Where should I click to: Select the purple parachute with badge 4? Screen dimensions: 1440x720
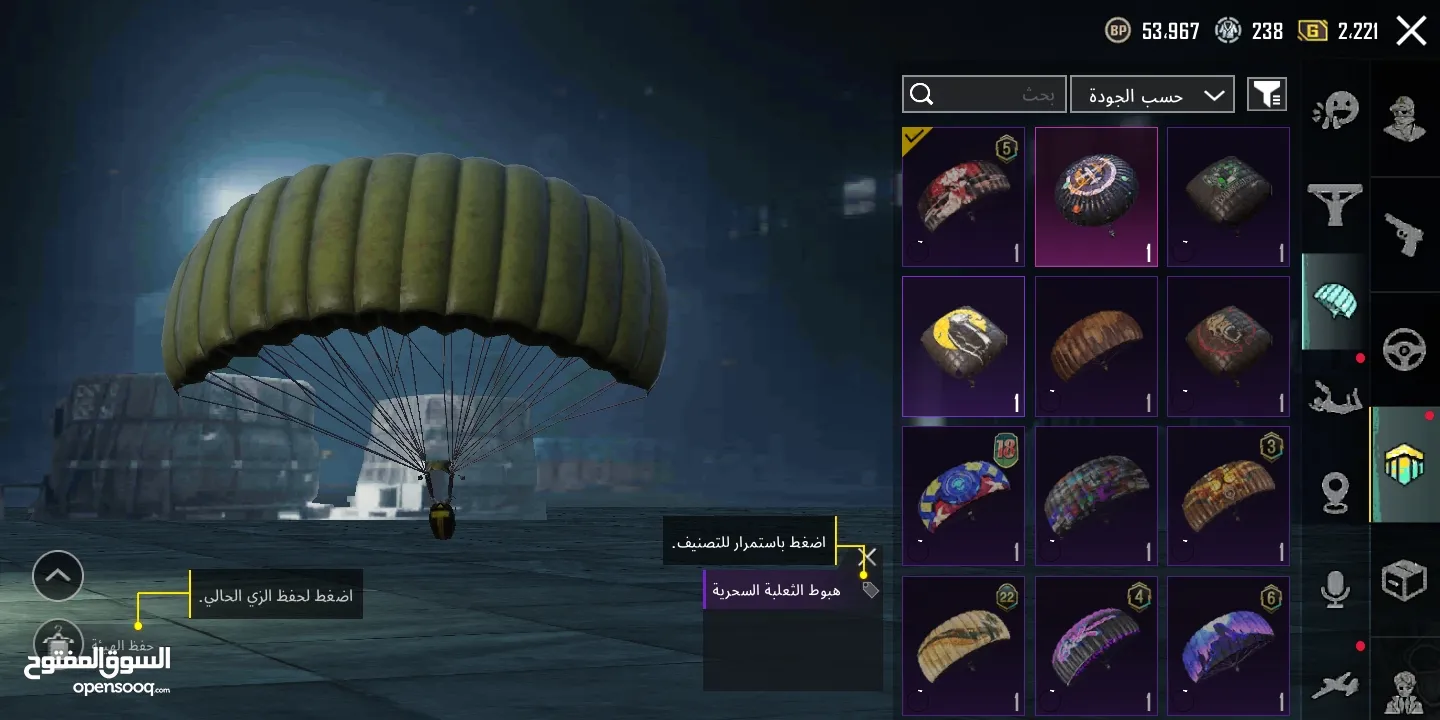1096,645
